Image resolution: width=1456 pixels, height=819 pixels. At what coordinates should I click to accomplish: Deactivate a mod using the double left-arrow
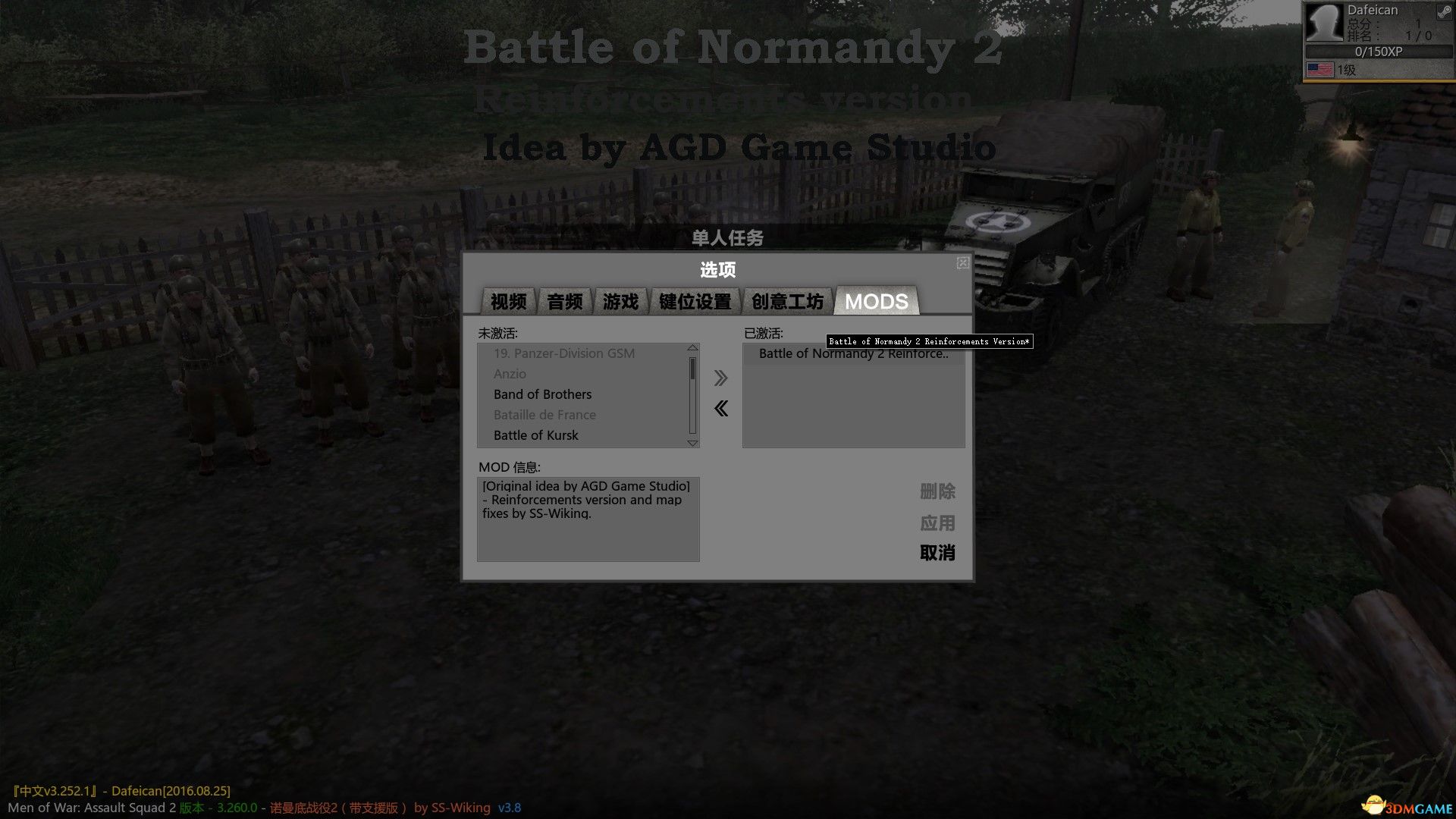pyautogui.click(x=720, y=408)
